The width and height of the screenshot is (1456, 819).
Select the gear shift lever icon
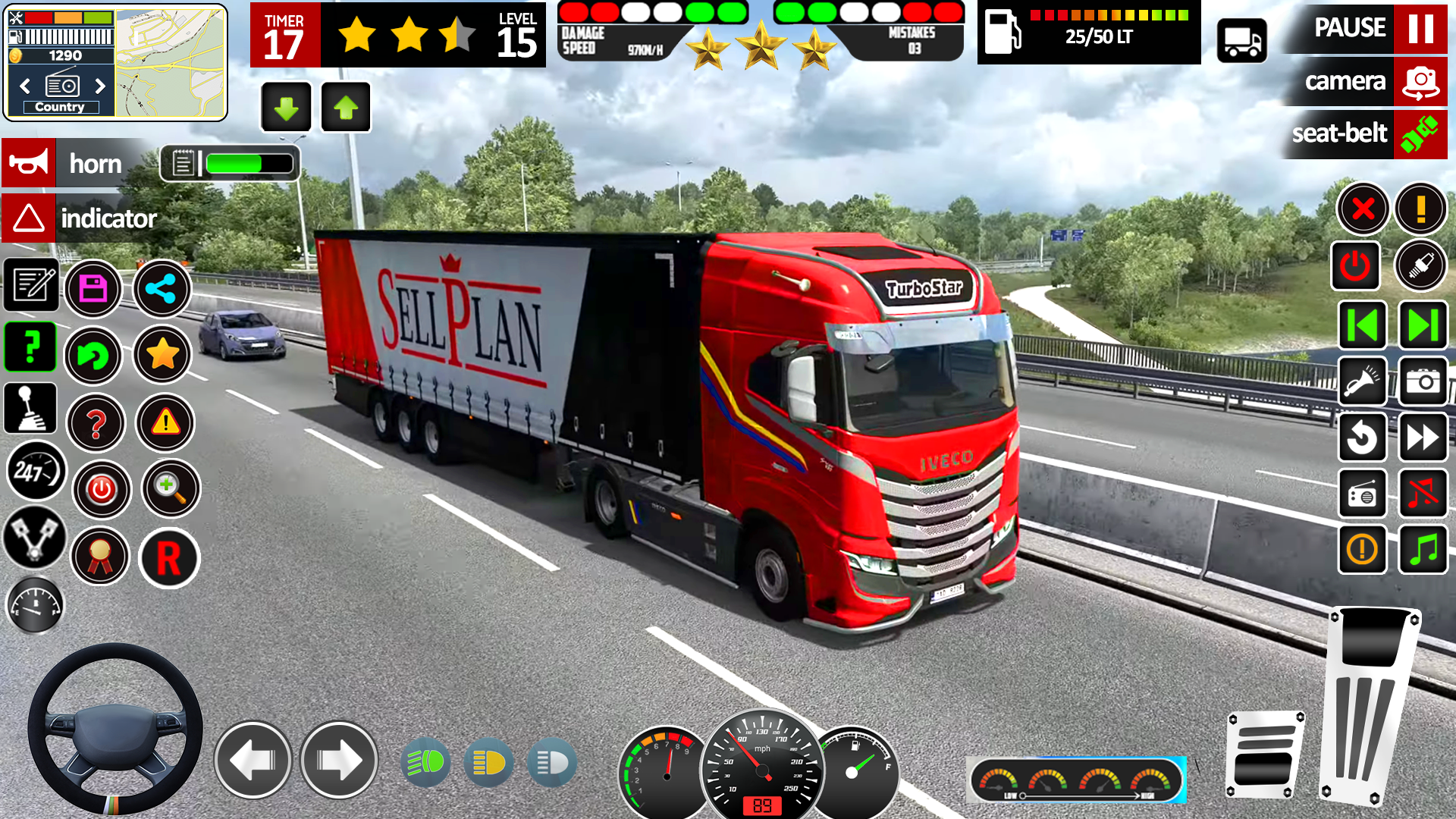coord(30,407)
